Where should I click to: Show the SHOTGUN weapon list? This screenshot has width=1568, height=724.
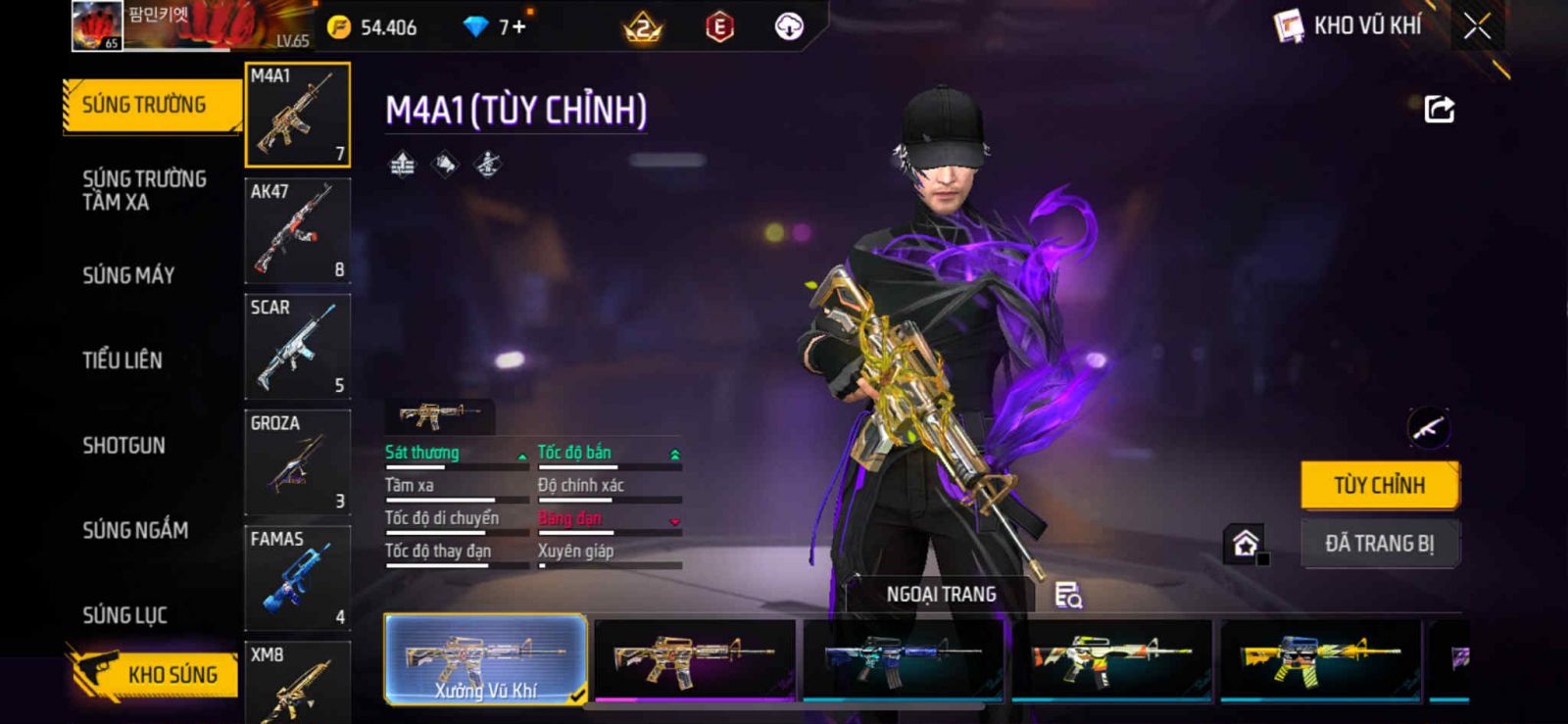[123, 446]
